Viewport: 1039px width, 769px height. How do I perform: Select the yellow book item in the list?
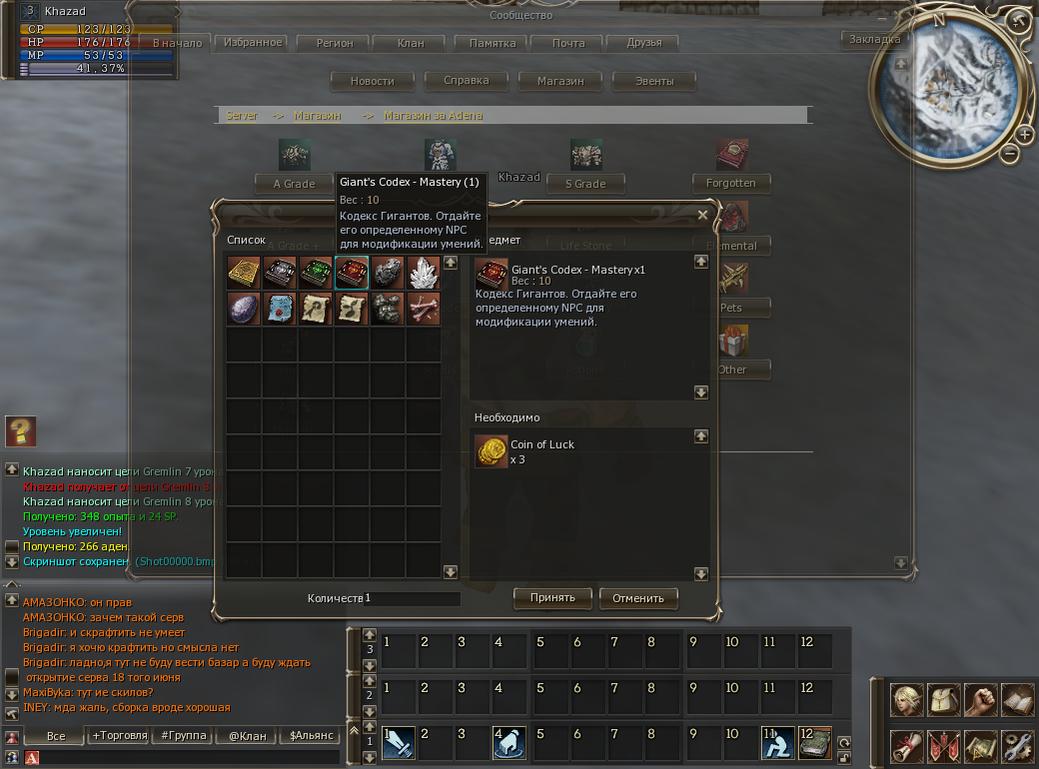tap(244, 272)
